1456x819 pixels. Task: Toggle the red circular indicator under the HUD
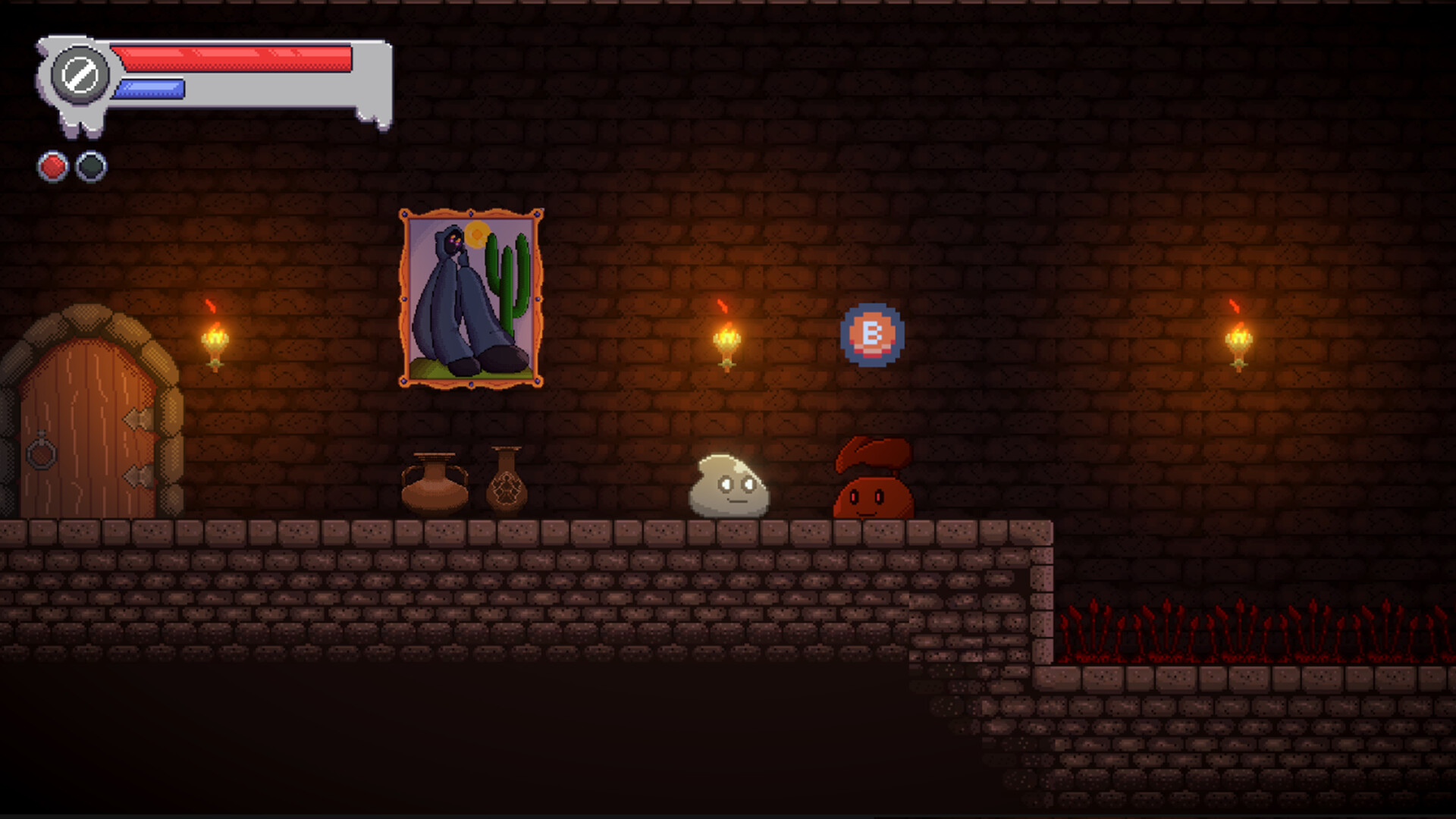(x=52, y=166)
